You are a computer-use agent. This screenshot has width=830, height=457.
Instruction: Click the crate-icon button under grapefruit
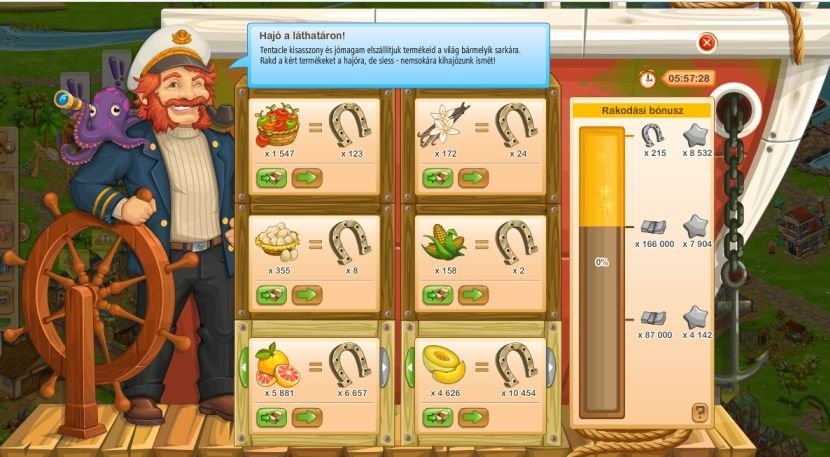pyautogui.click(x=271, y=416)
